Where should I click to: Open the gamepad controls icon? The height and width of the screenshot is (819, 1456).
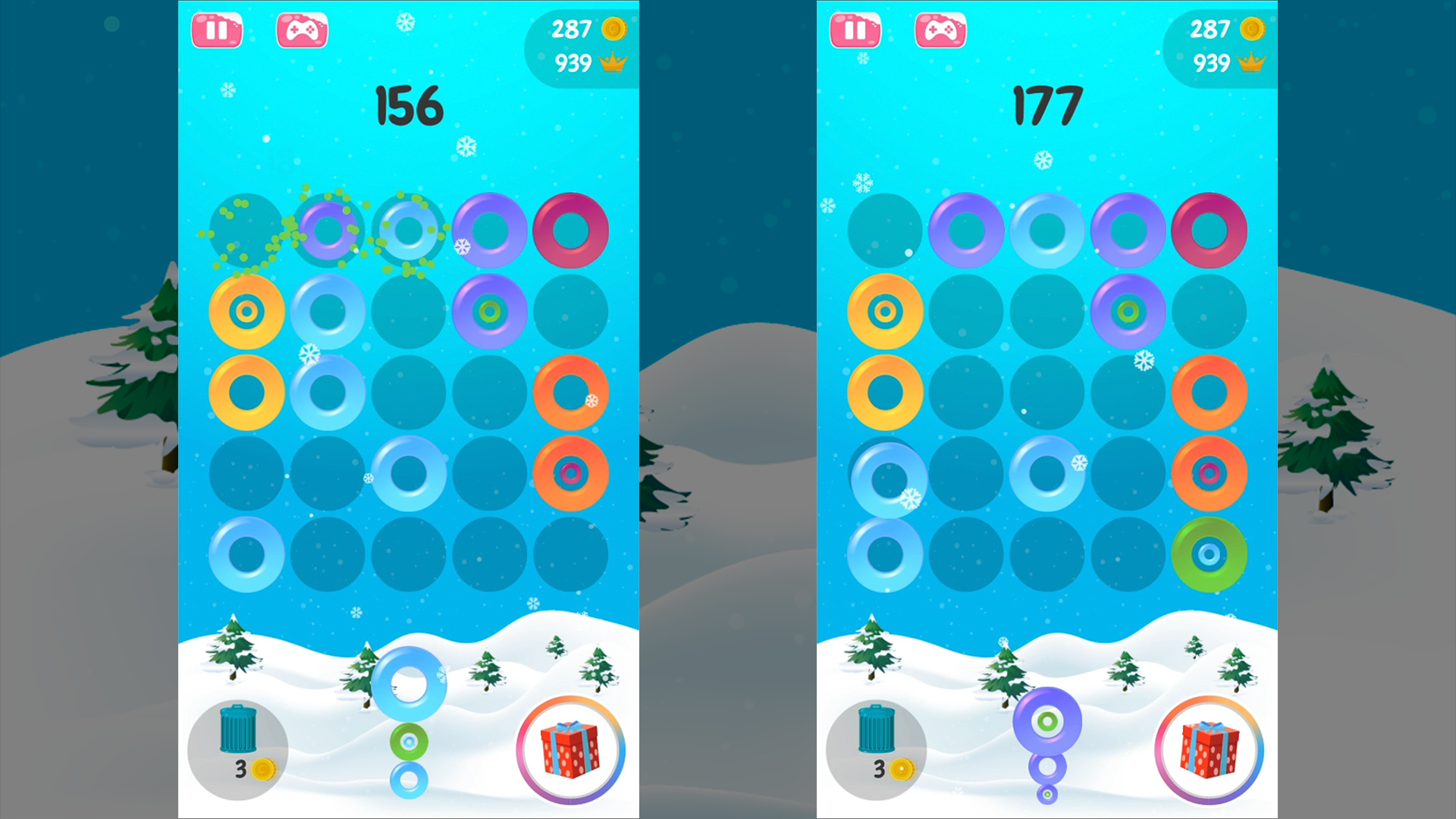[303, 30]
